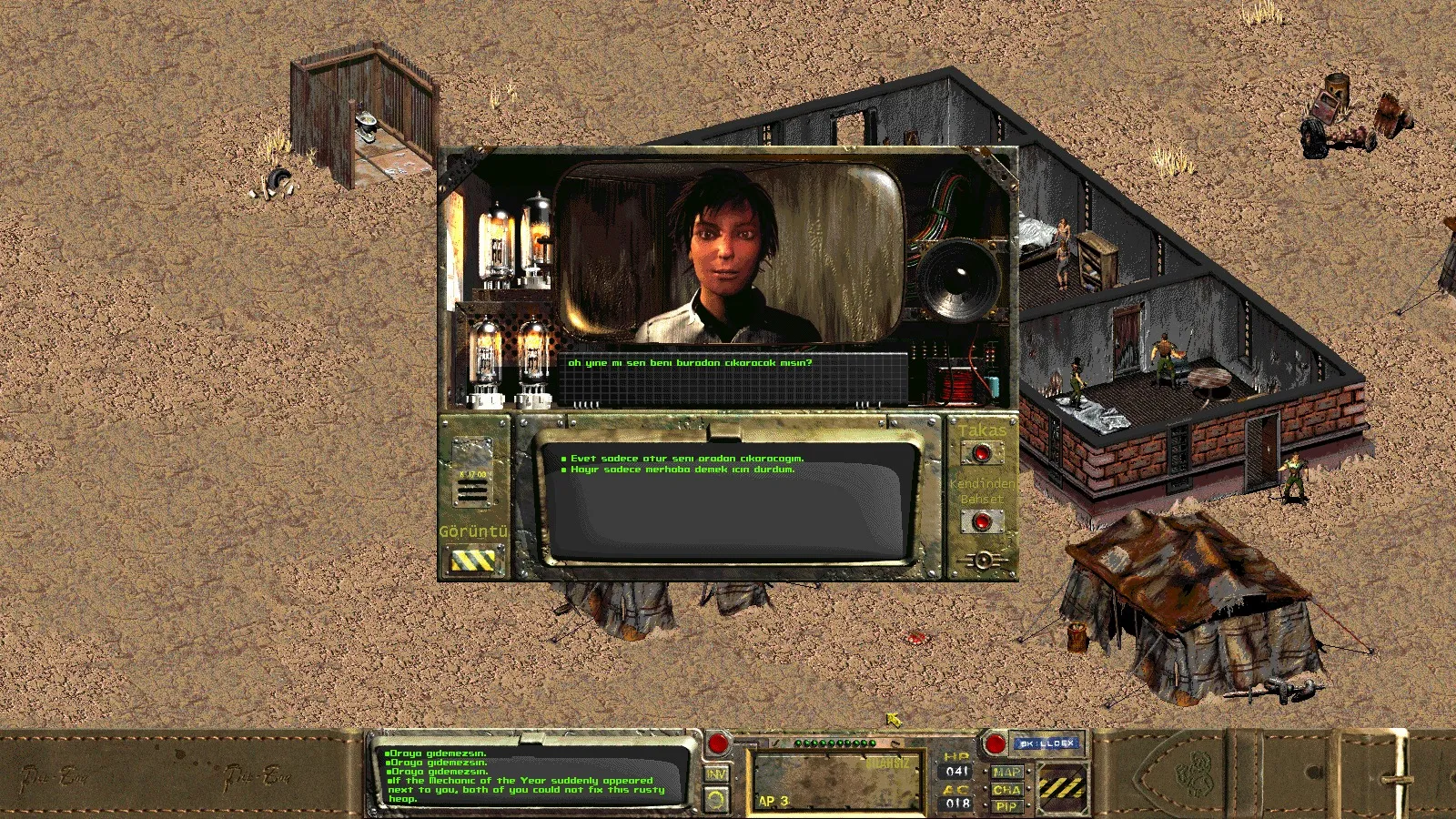This screenshot has width=1456, height=819.
Task: Click the red Takas barter button
Action: point(981,453)
